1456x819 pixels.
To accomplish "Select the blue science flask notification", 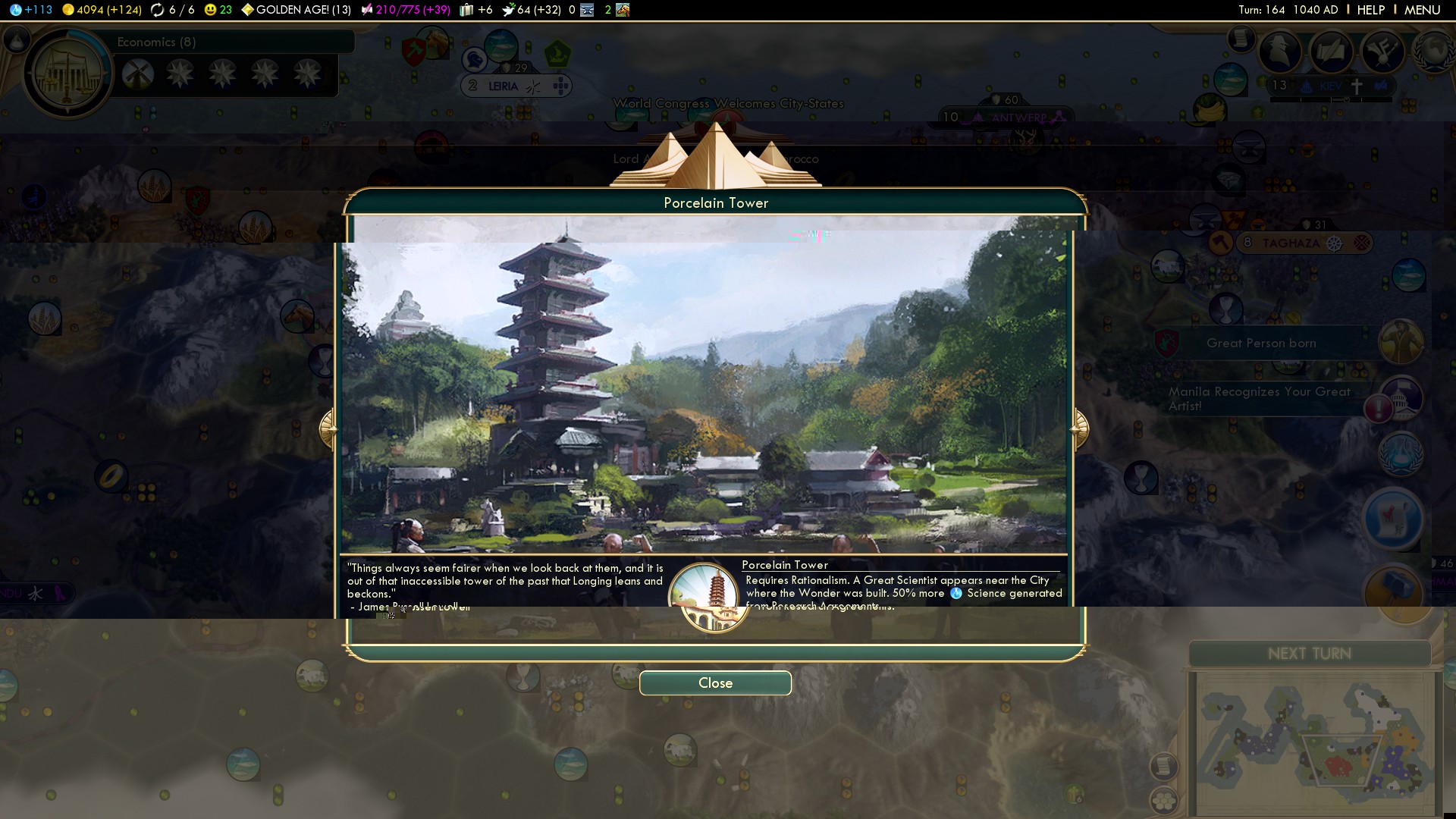I will click(x=1400, y=455).
